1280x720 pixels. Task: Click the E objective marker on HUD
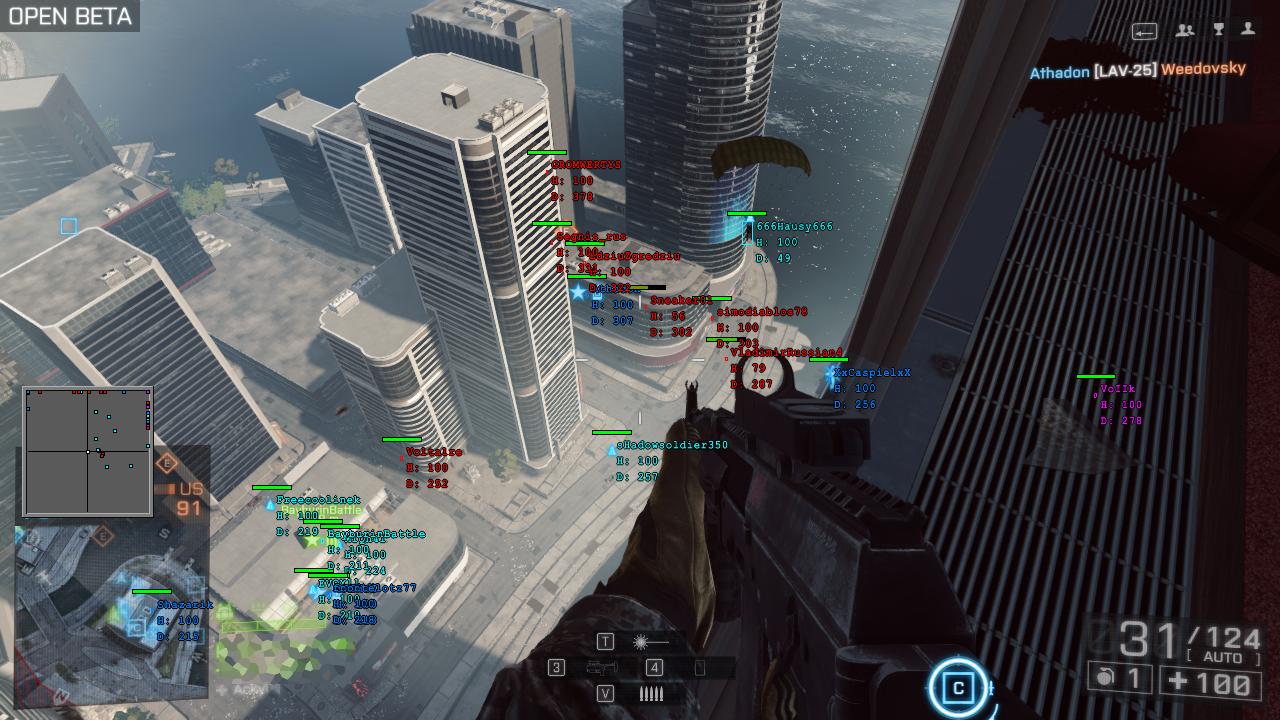point(167,463)
